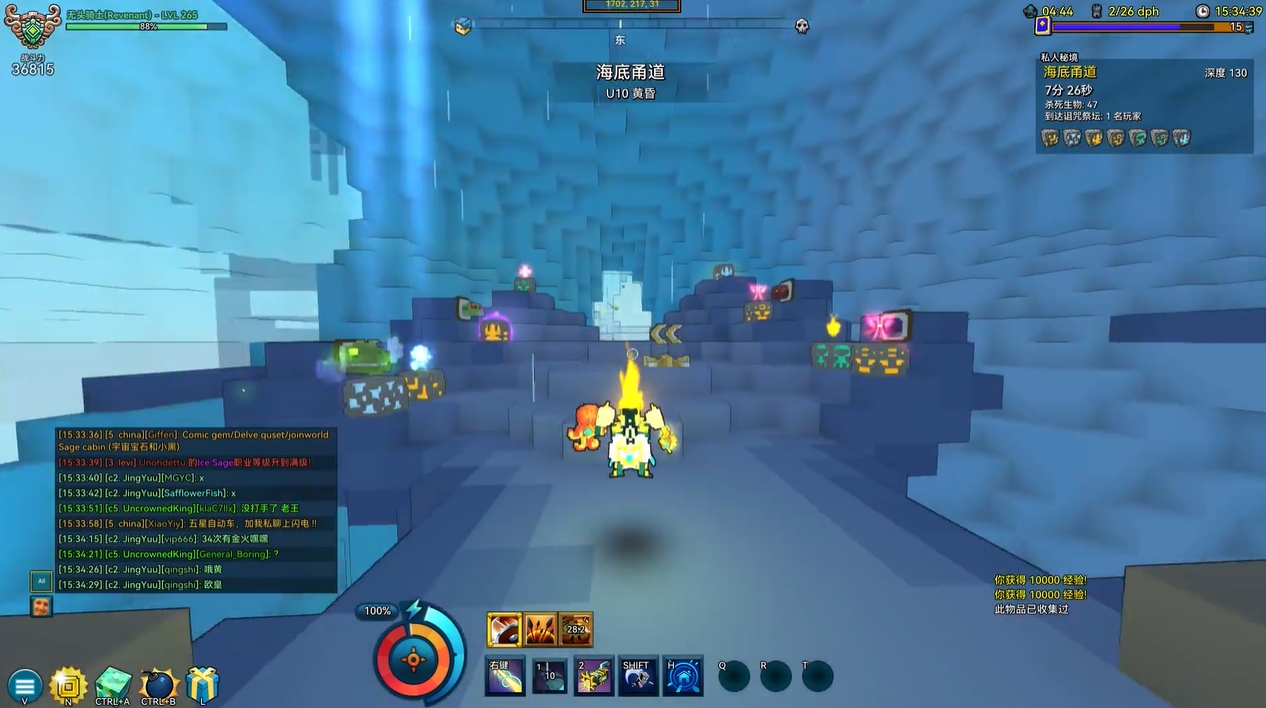Click the cube icon at compass left end
The width and height of the screenshot is (1266, 708).
(x=462, y=27)
